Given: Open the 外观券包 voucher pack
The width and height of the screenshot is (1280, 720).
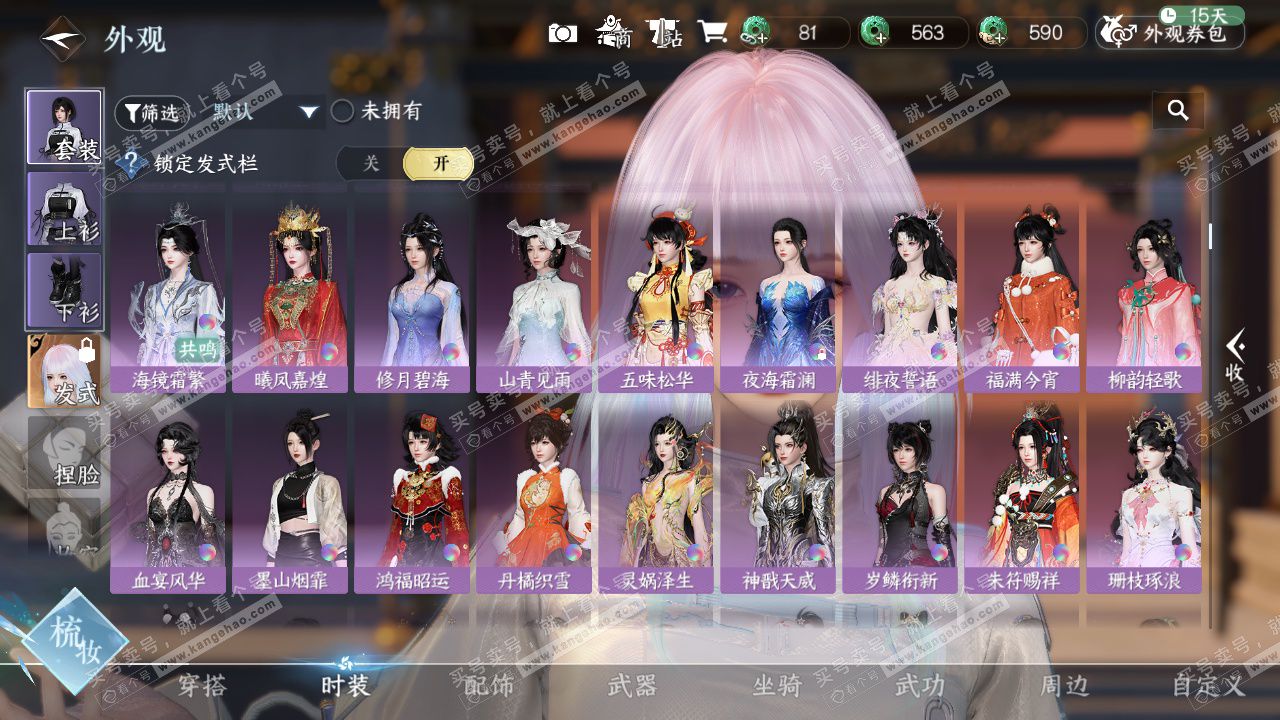Looking at the screenshot, I should (1170, 33).
